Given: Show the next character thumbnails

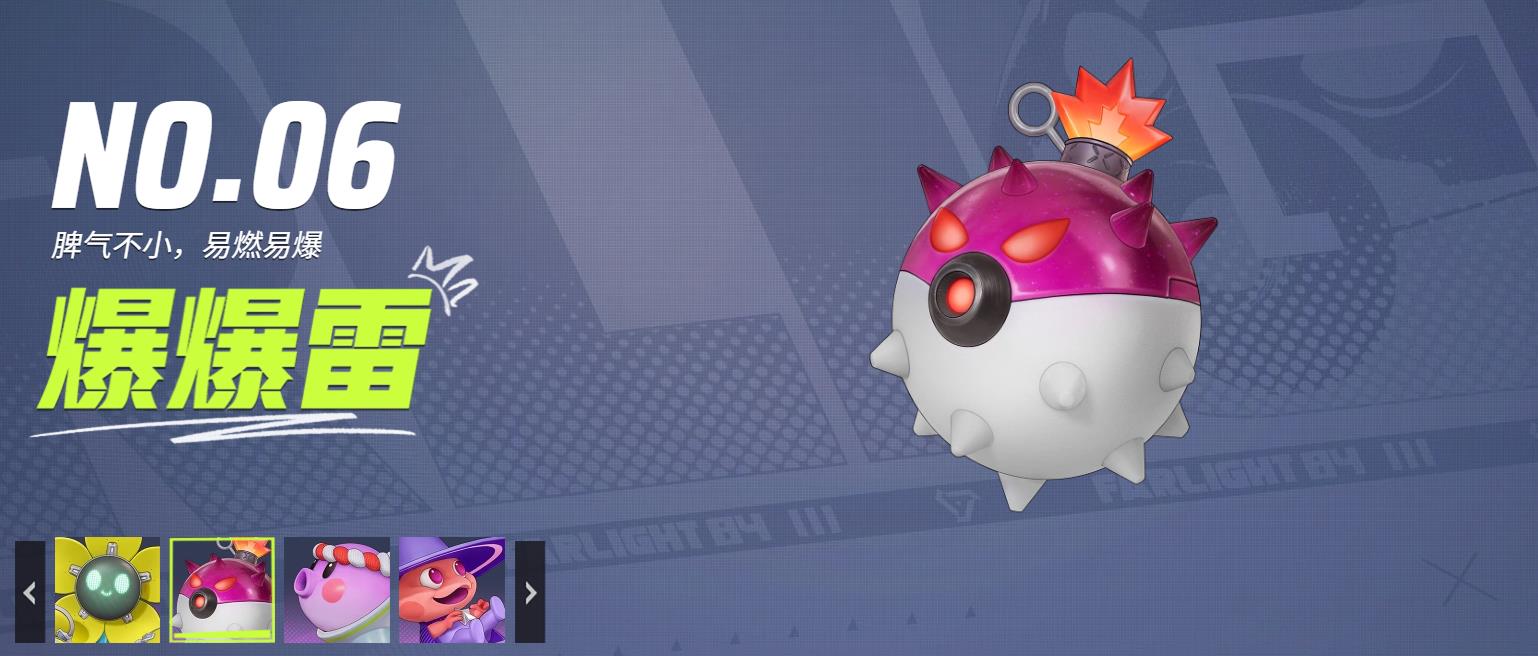Looking at the screenshot, I should [530, 592].
